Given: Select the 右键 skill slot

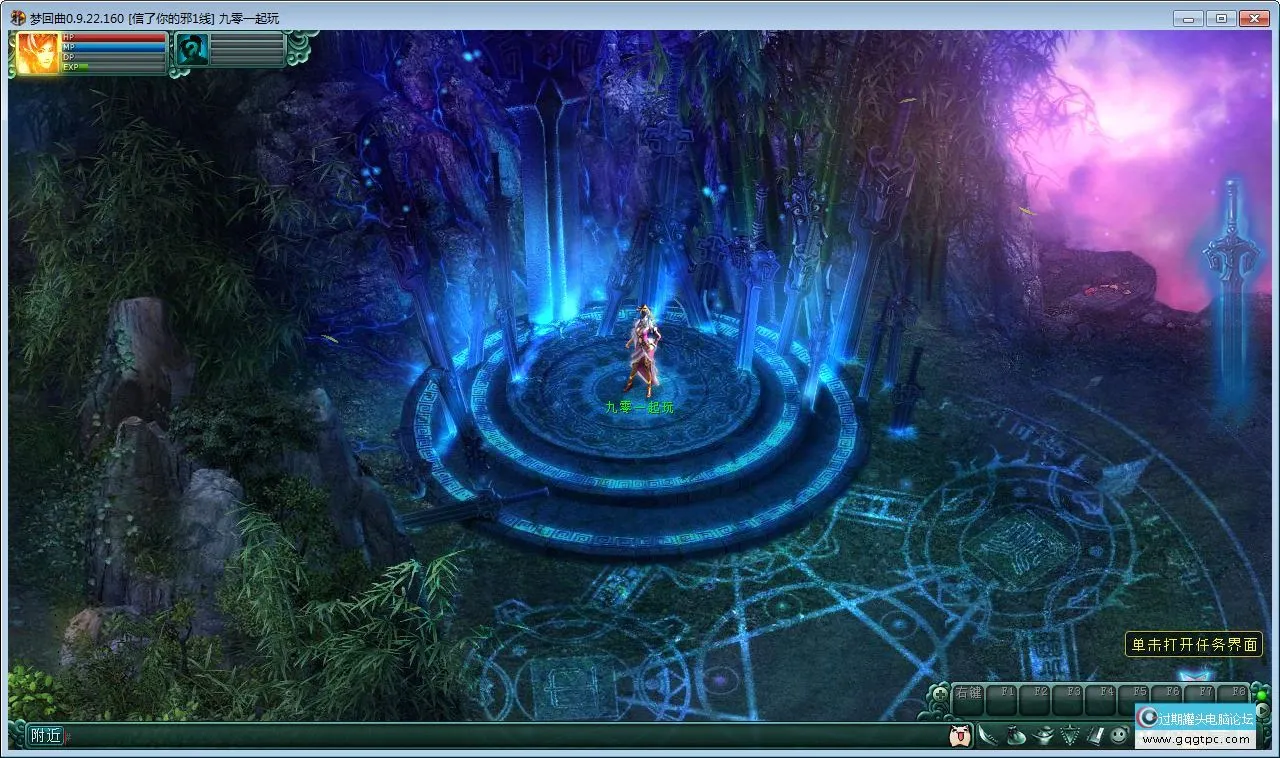Looking at the screenshot, I should click(969, 699).
